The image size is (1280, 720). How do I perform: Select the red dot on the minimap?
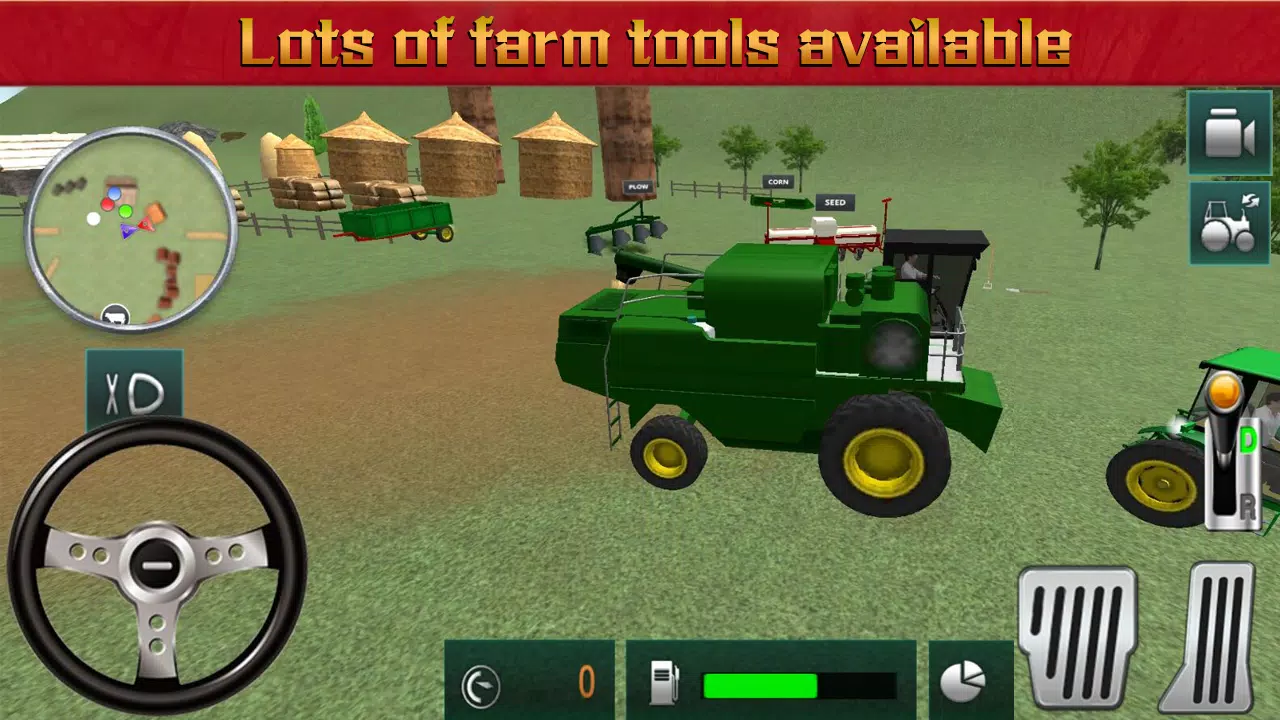click(x=110, y=203)
